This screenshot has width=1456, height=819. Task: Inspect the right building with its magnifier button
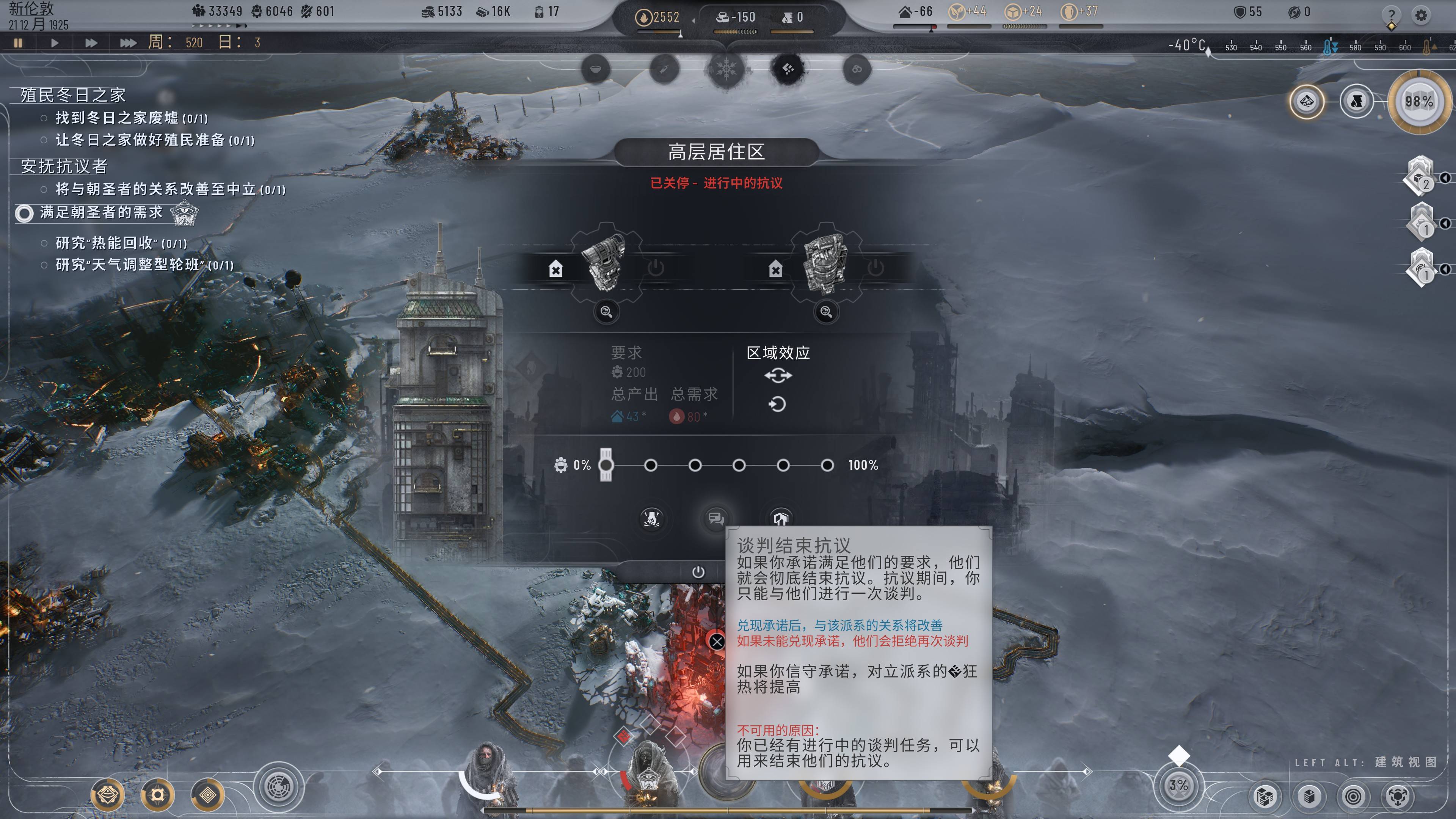pyautogui.click(x=826, y=311)
